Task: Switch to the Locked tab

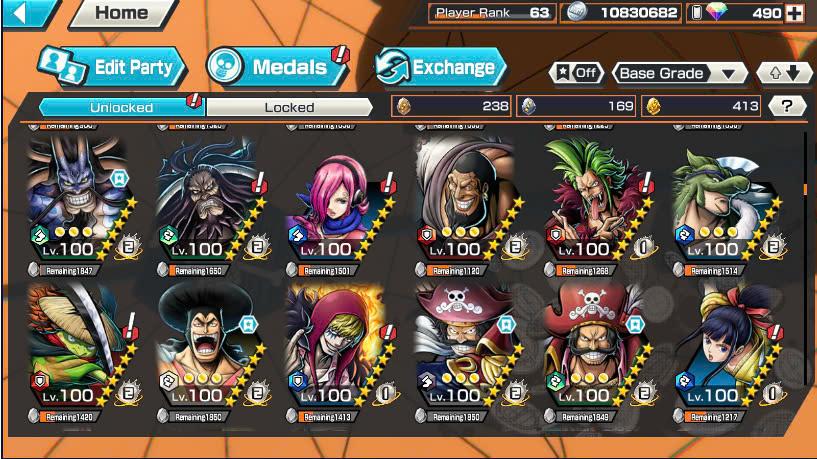Action: pos(289,107)
